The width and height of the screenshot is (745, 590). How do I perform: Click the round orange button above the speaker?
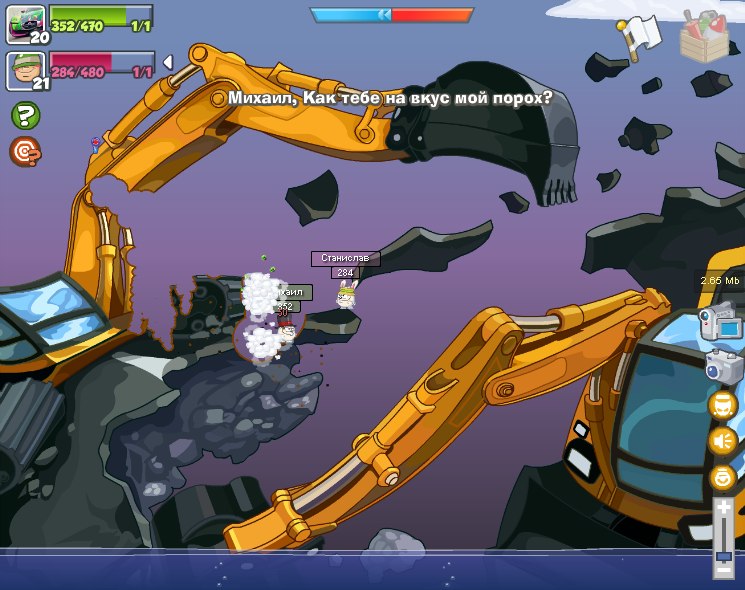[722, 404]
